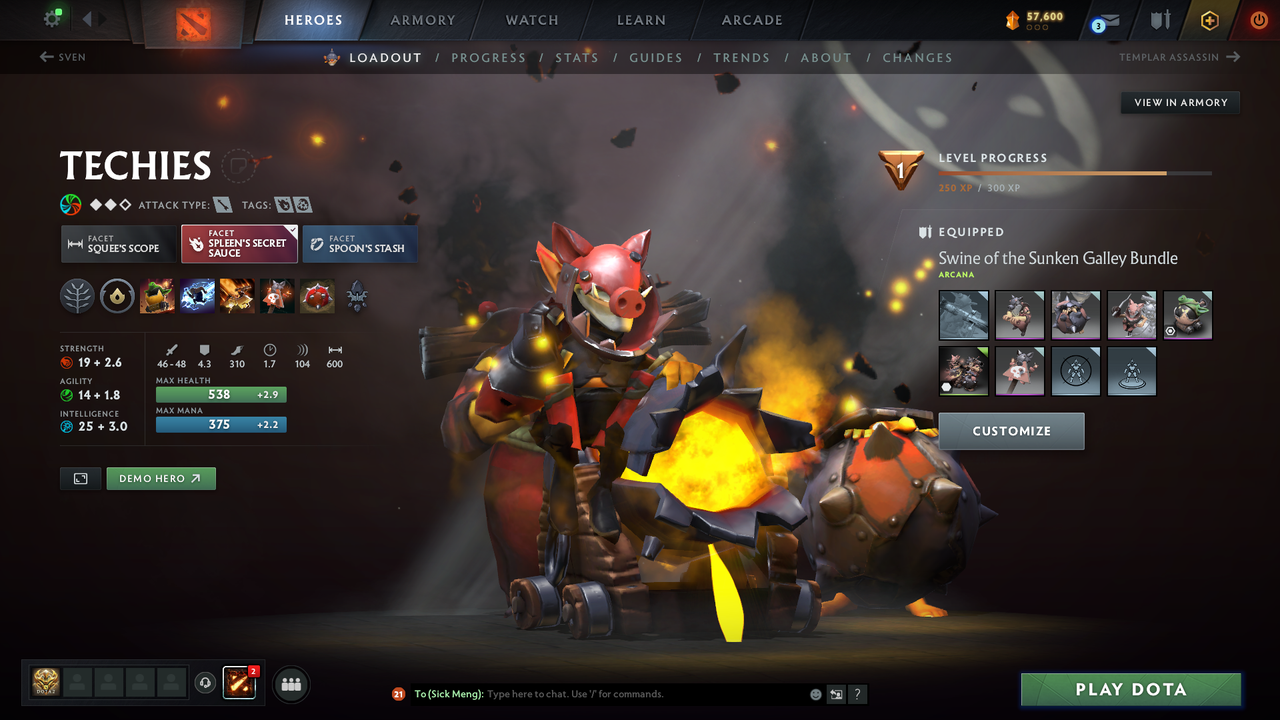Switch to the STATS tab
1280x720 pixels.
(577, 57)
